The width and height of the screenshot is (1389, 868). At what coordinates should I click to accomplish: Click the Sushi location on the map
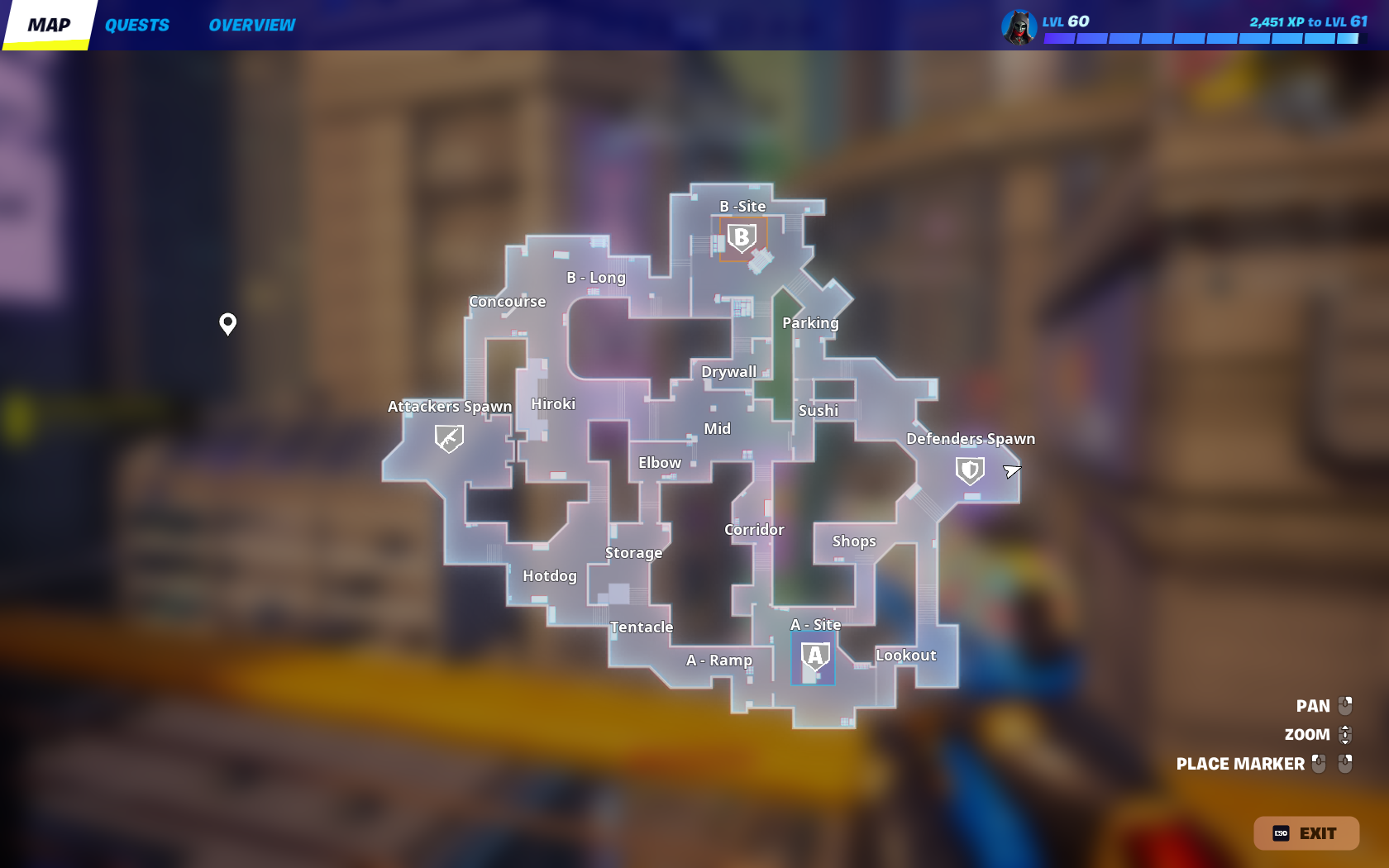819,409
